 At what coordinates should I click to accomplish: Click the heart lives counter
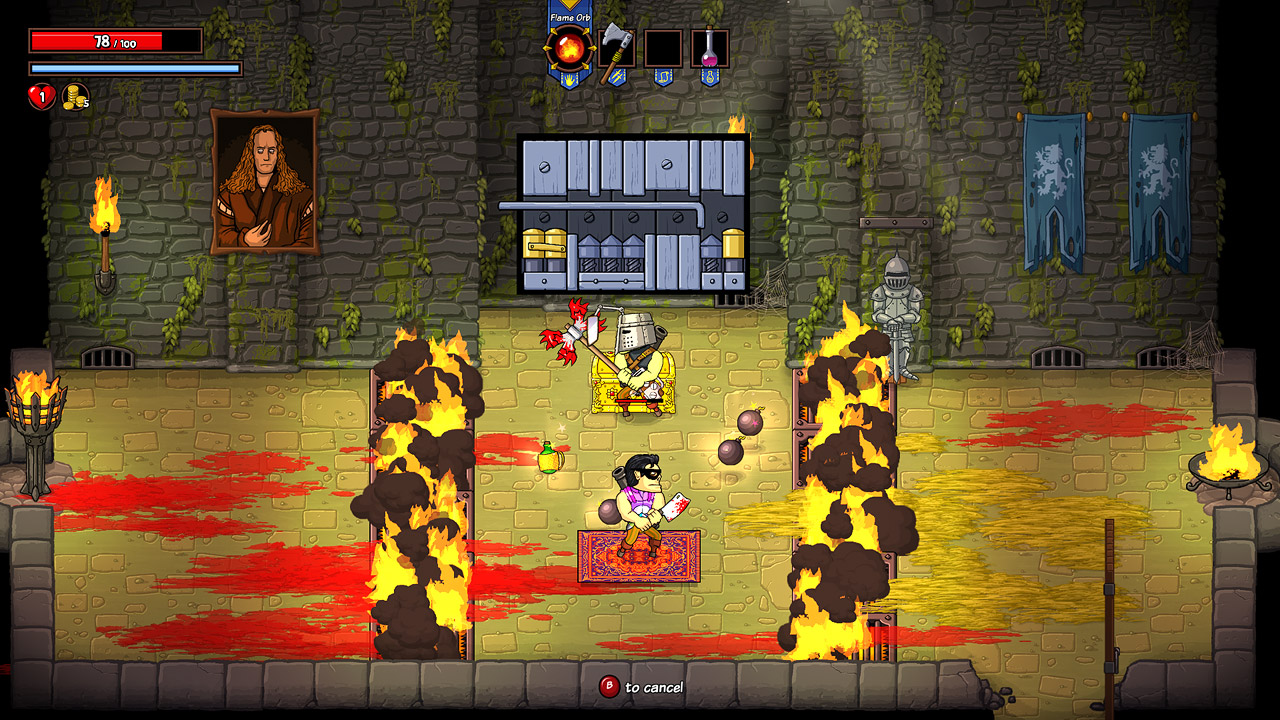42,97
